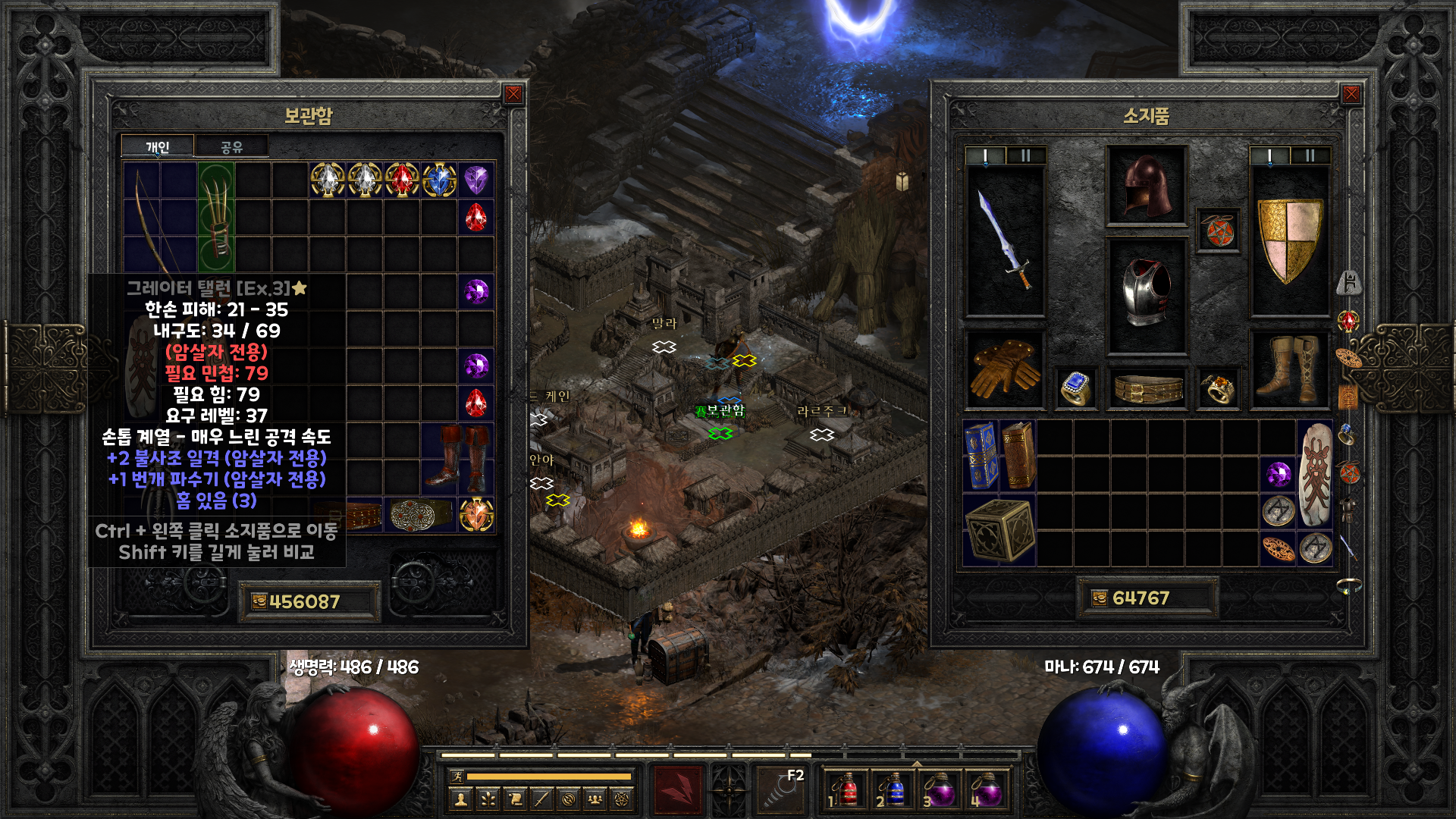Close the stash window
Screen dimensions: 1456x819
[513, 94]
